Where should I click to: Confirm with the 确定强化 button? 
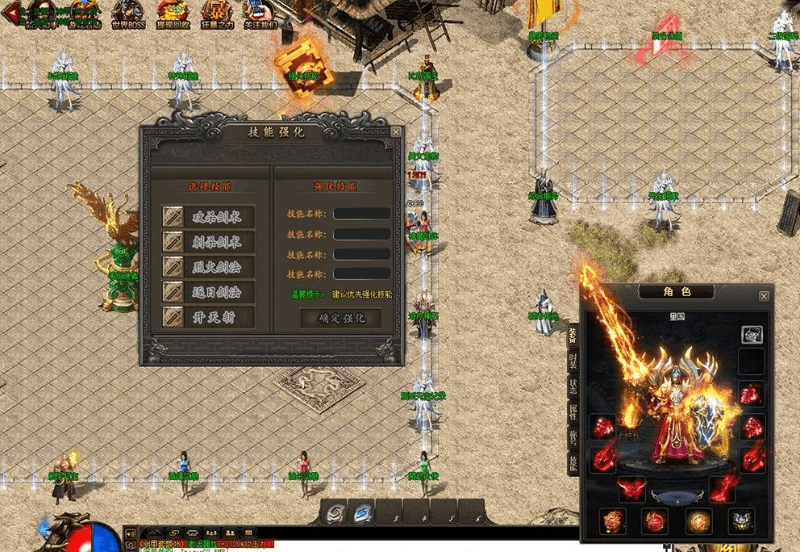click(x=341, y=318)
